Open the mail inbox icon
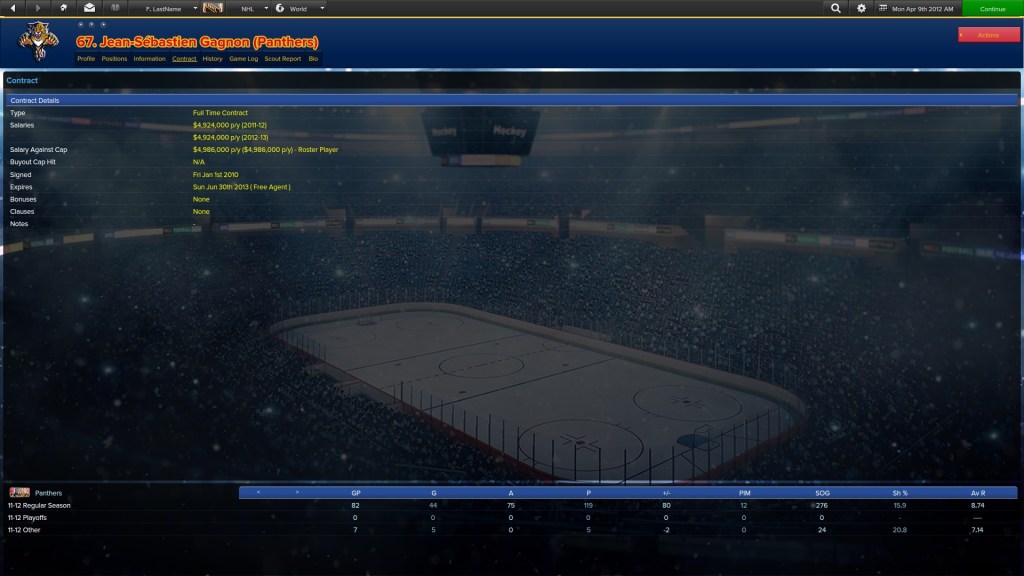The image size is (1024, 576). 89,8
